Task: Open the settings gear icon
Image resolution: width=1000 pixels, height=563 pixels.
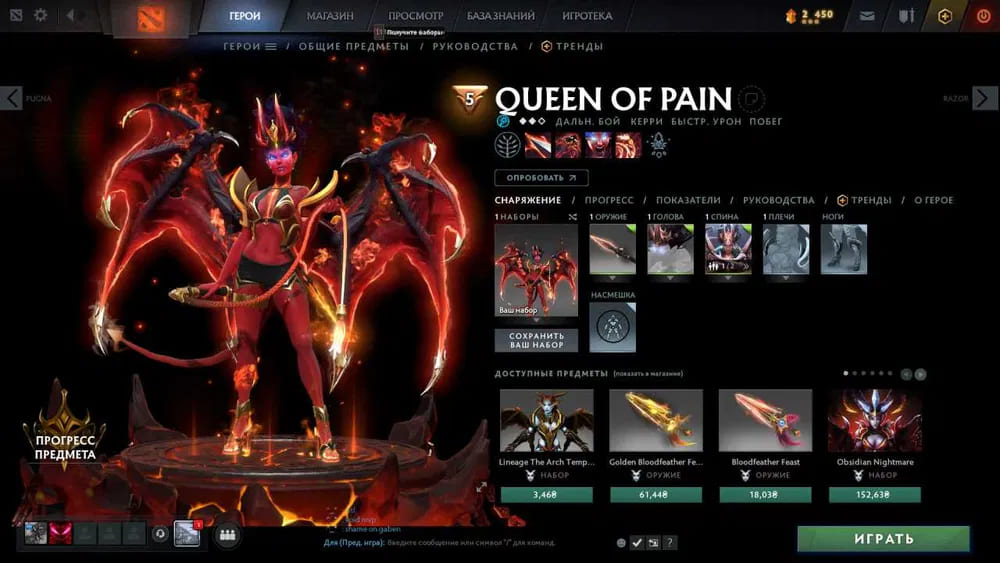Action: 41,16
